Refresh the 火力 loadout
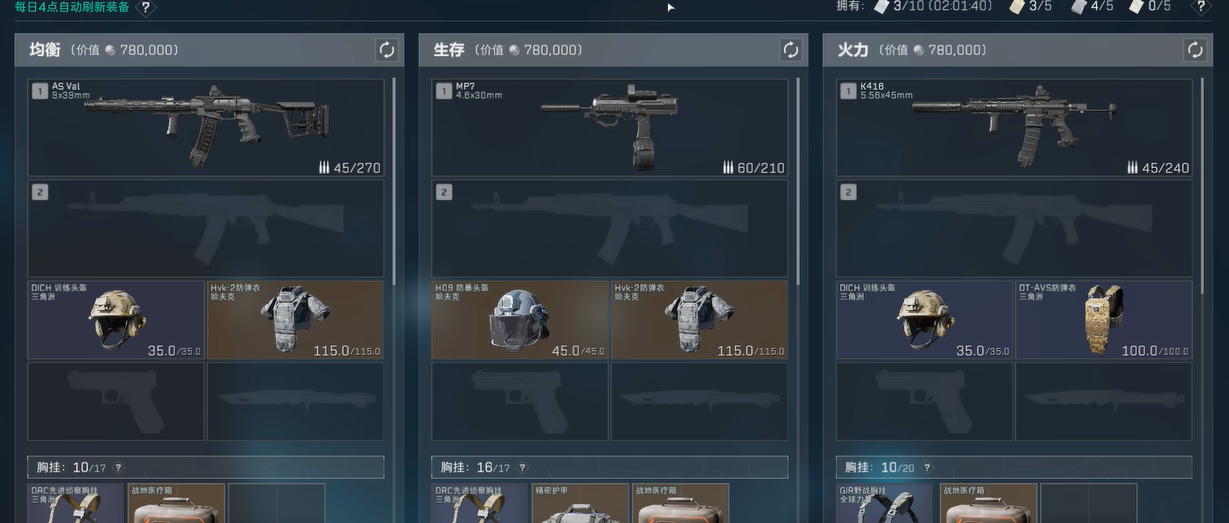The height and width of the screenshot is (523, 1229). [1194, 50]
